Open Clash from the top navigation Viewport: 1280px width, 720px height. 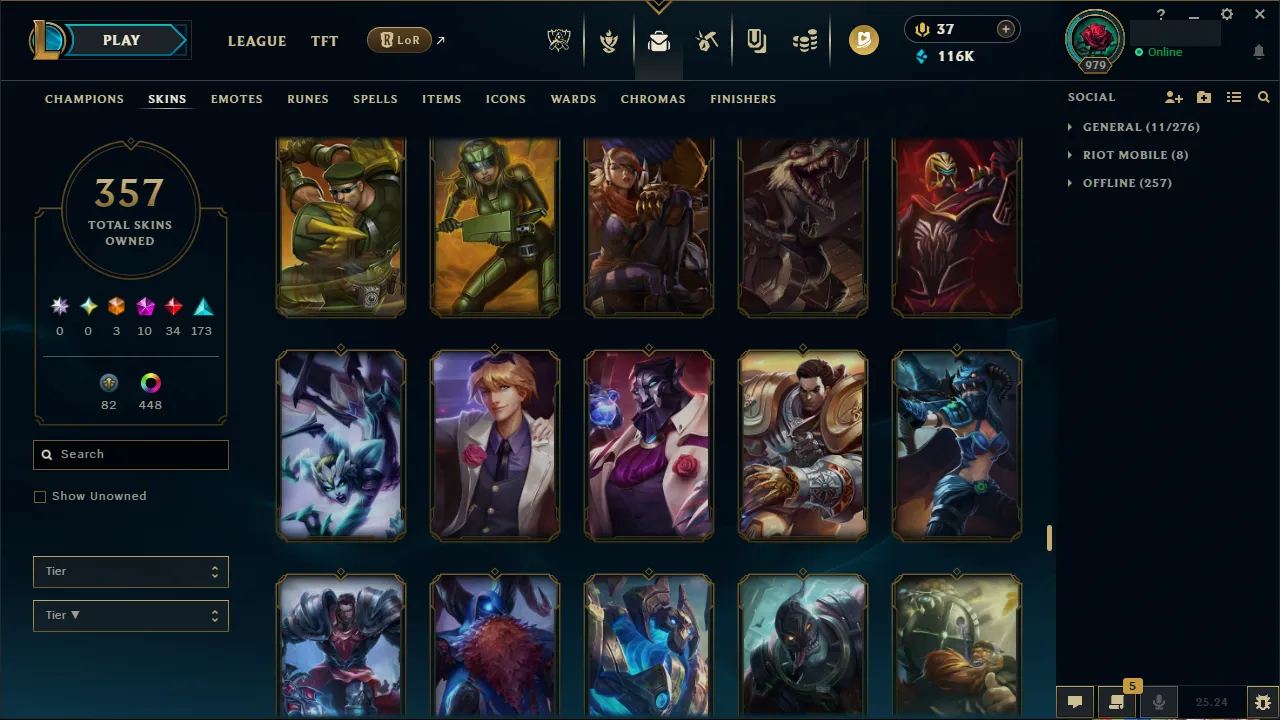pyautogui.click(x=608, y=40)
